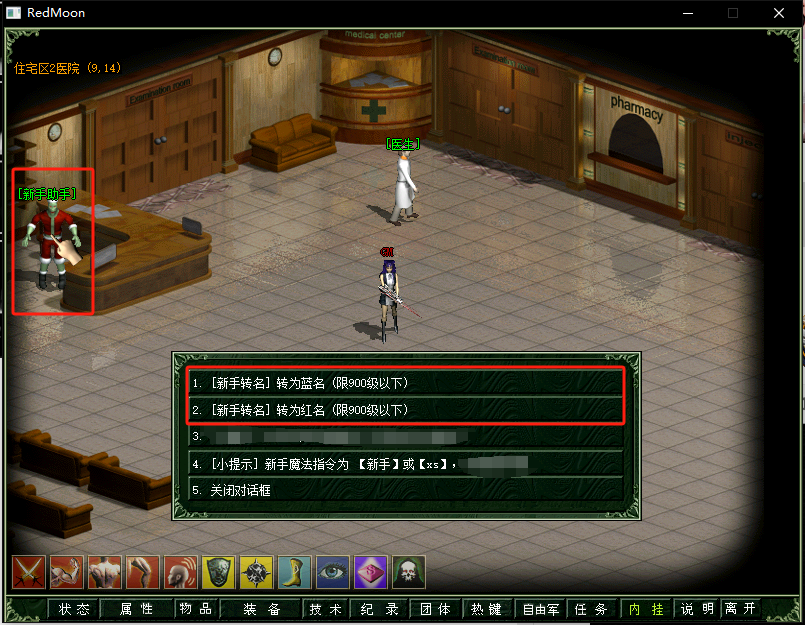The height and width of the screenshot is (625, 805).
Task: Open the 状态 status panel
Action: (x=74, y=609)
